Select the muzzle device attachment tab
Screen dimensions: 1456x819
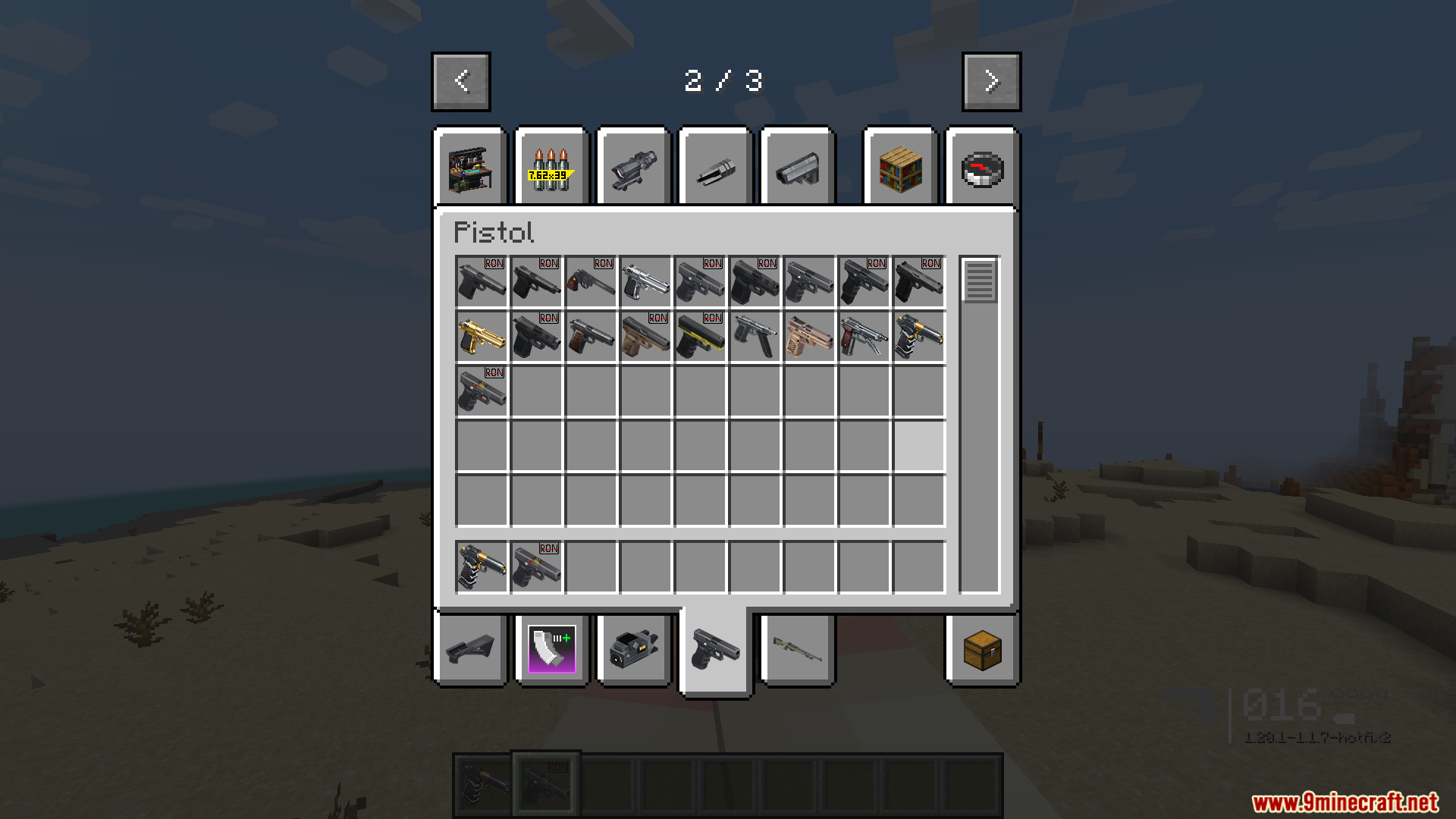(715, 168)
